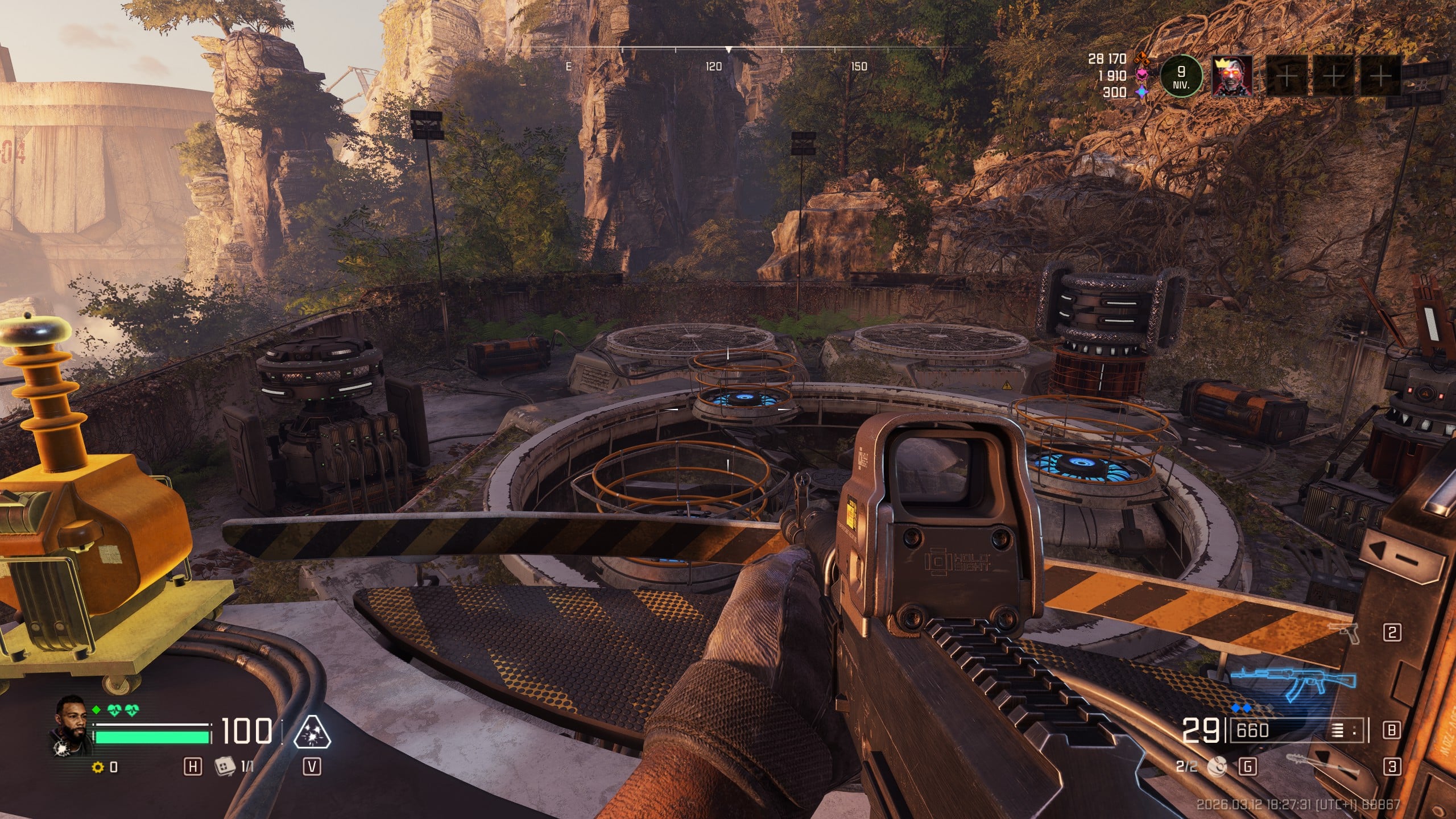The height and width of the screenshot is (819, 1456).
Task: Click the pink badge currency icon
Action: [1141, 75]
